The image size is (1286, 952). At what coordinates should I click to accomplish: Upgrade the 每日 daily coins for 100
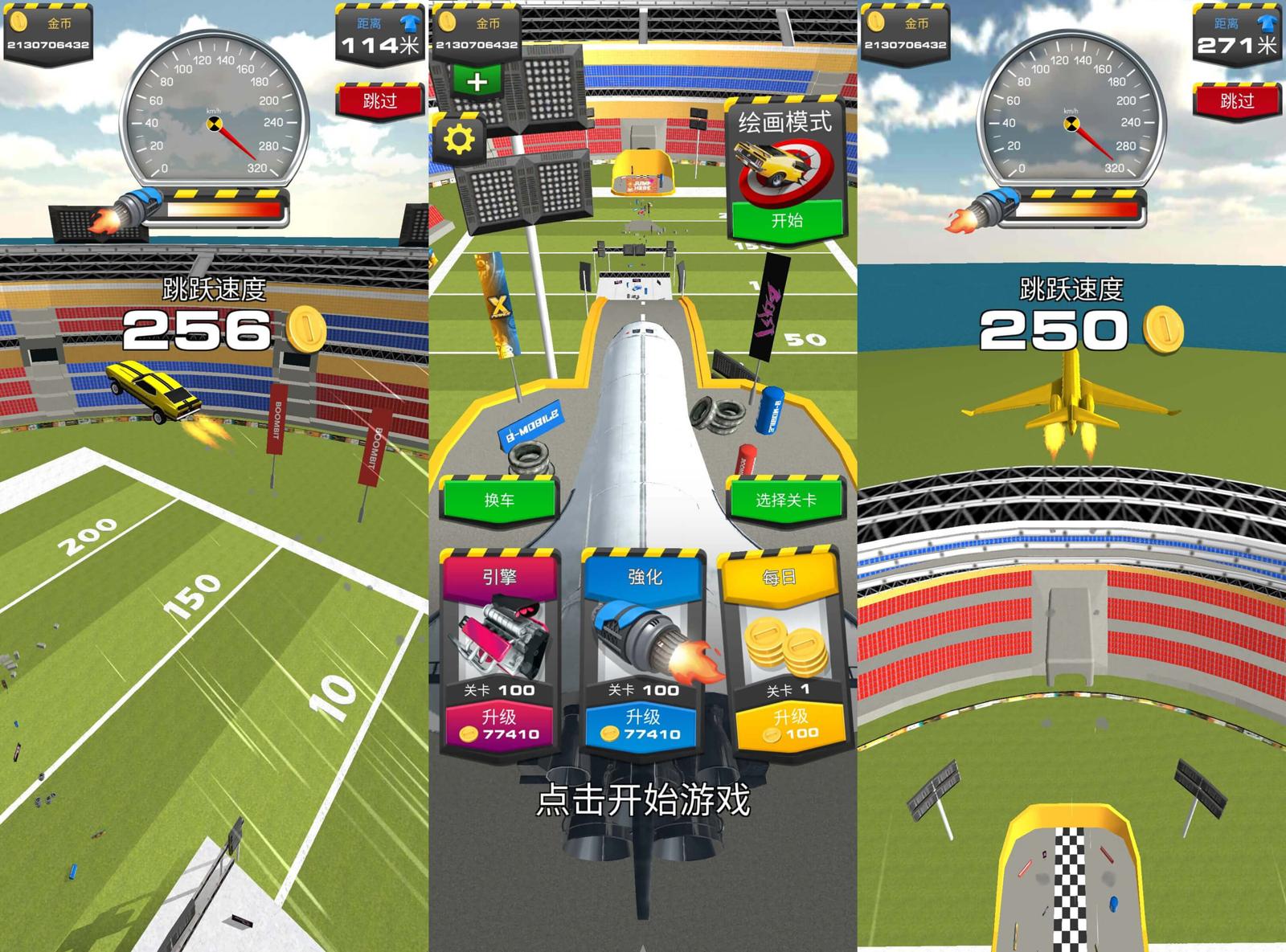[x=789, y=725]
